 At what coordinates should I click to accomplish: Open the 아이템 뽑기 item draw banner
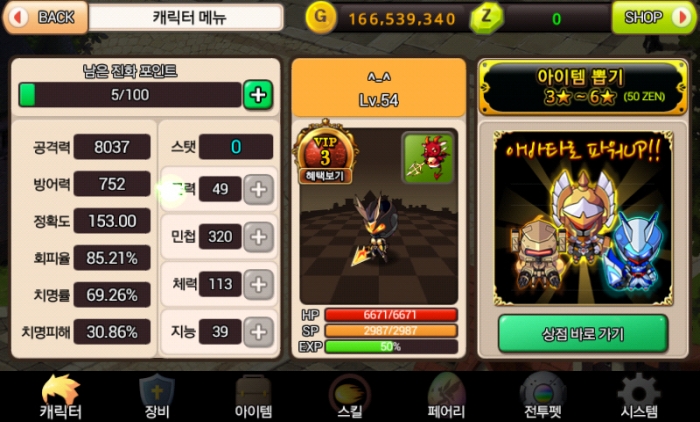[583, 87]
